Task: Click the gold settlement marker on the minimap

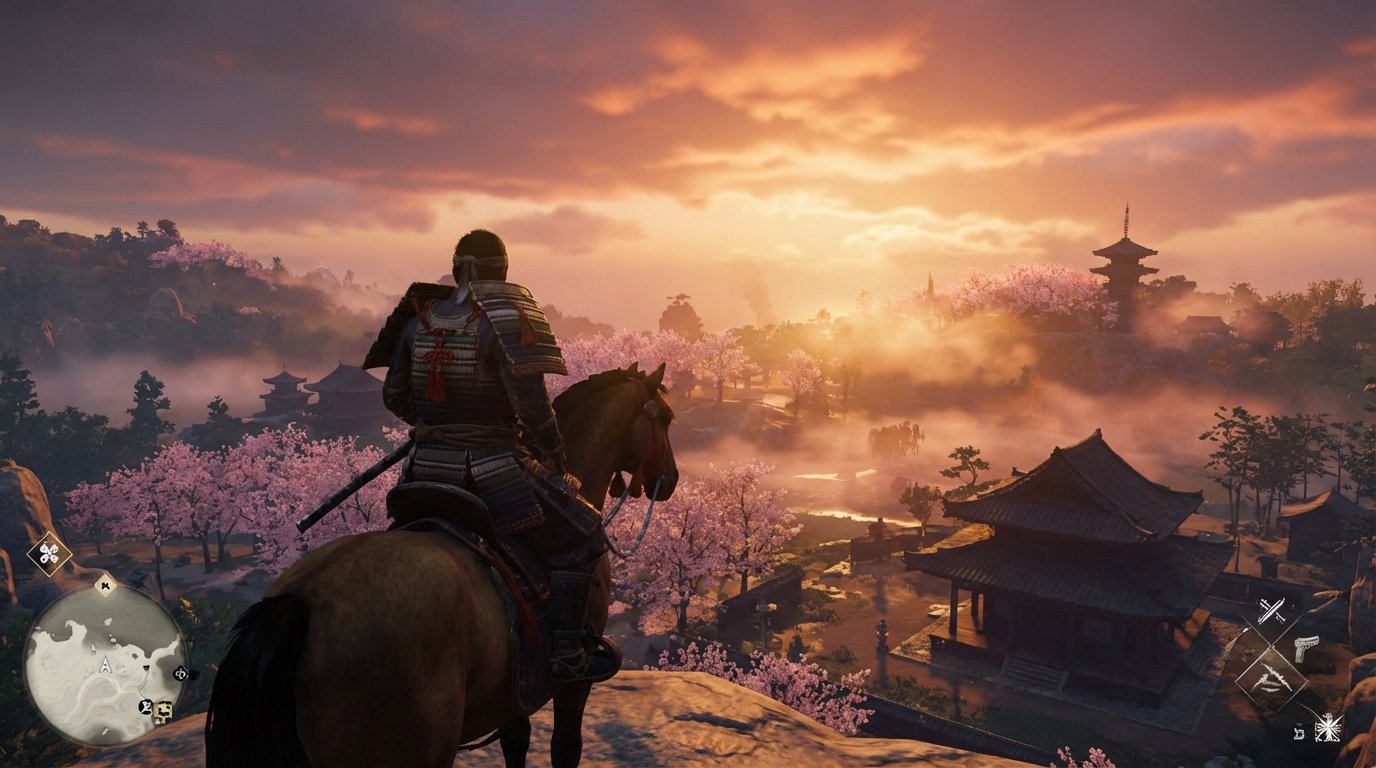Action: click(162, 708)
